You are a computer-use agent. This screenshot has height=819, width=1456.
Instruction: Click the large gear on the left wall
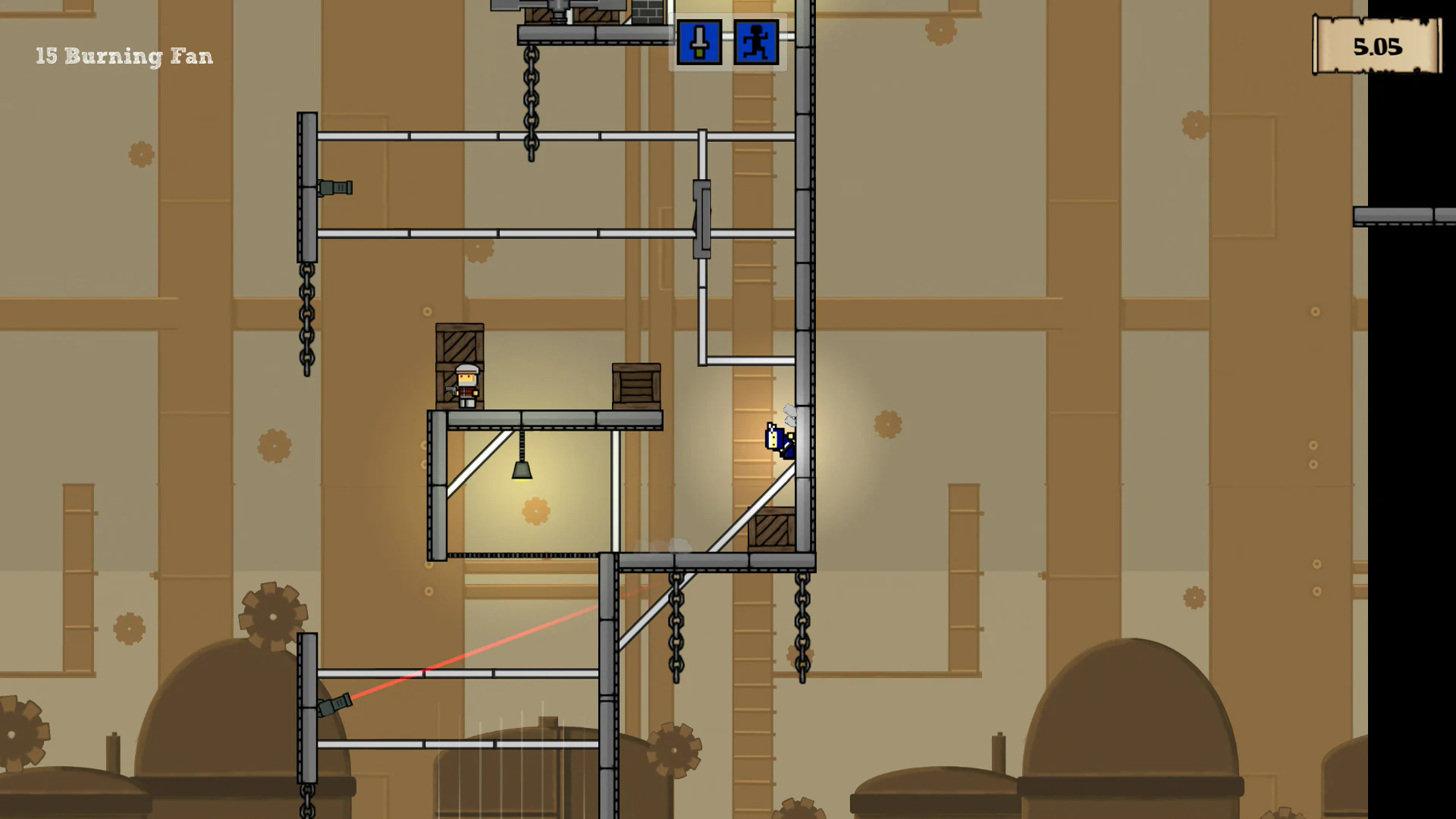click(273, 618)
